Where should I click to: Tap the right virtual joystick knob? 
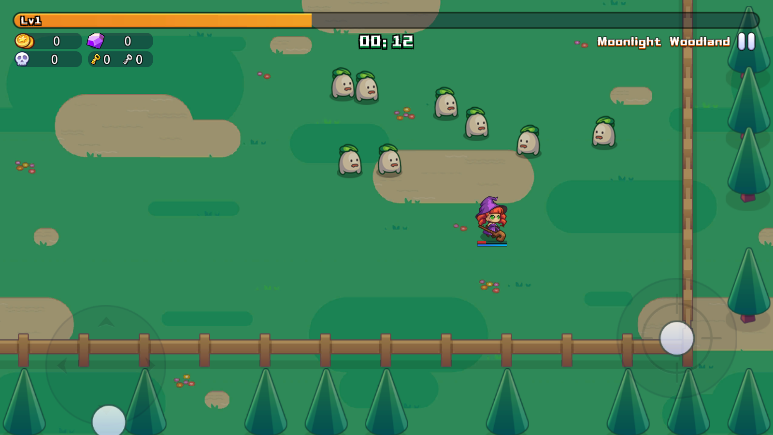pyautogui.click(x=677, y=338)
